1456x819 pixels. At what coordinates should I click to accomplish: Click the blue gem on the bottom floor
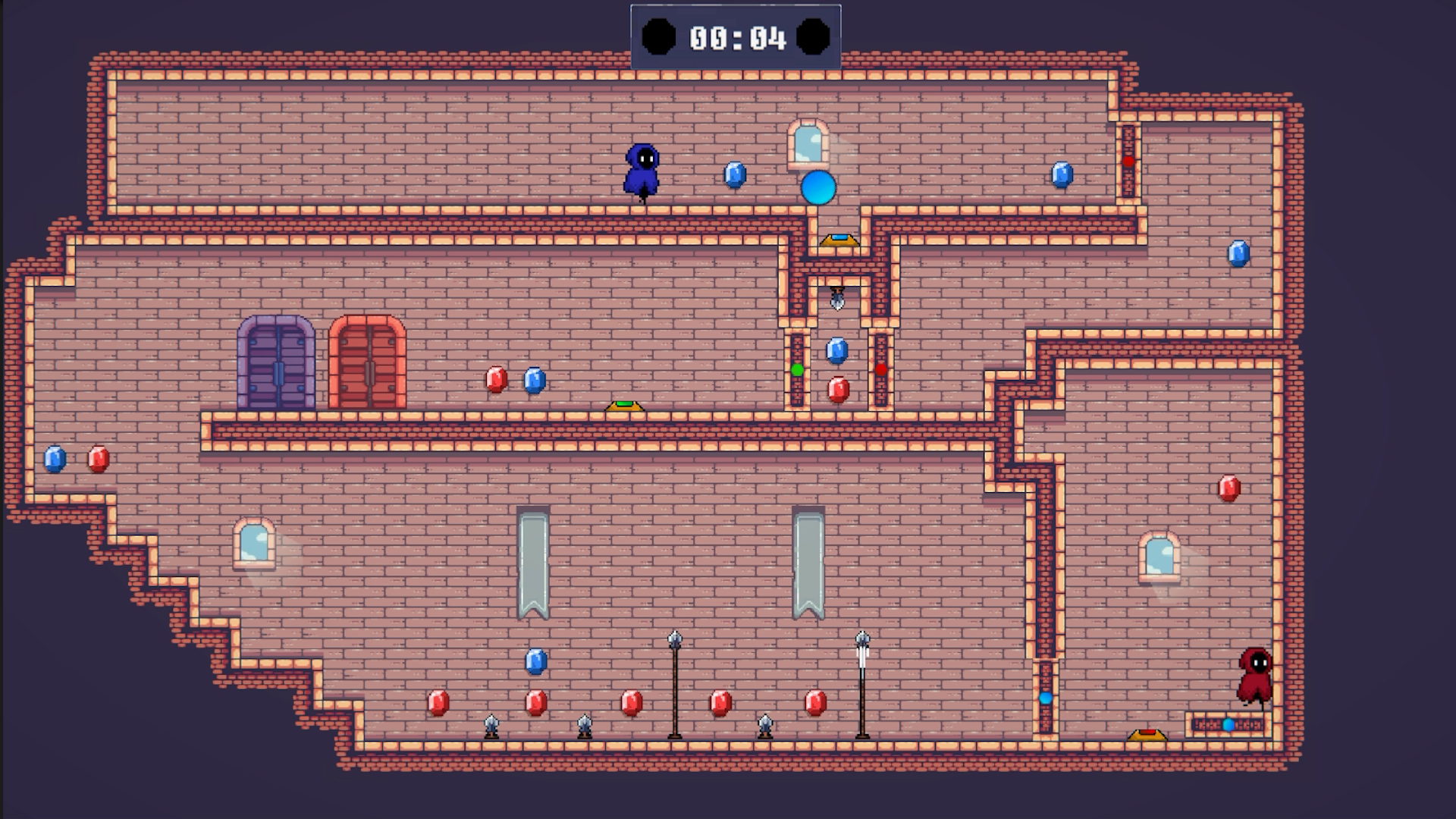tap(538, 662)
